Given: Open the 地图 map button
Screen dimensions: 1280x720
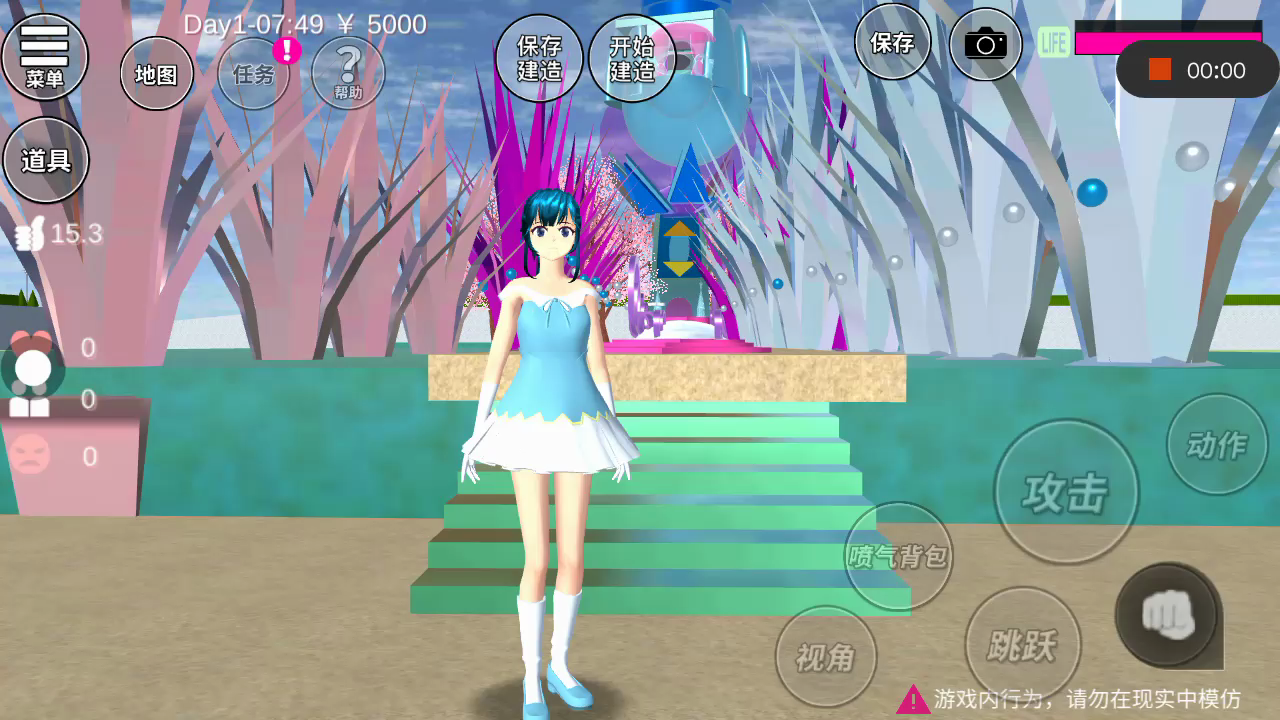Looking at the screenshot, I should [x=157, y=74].
